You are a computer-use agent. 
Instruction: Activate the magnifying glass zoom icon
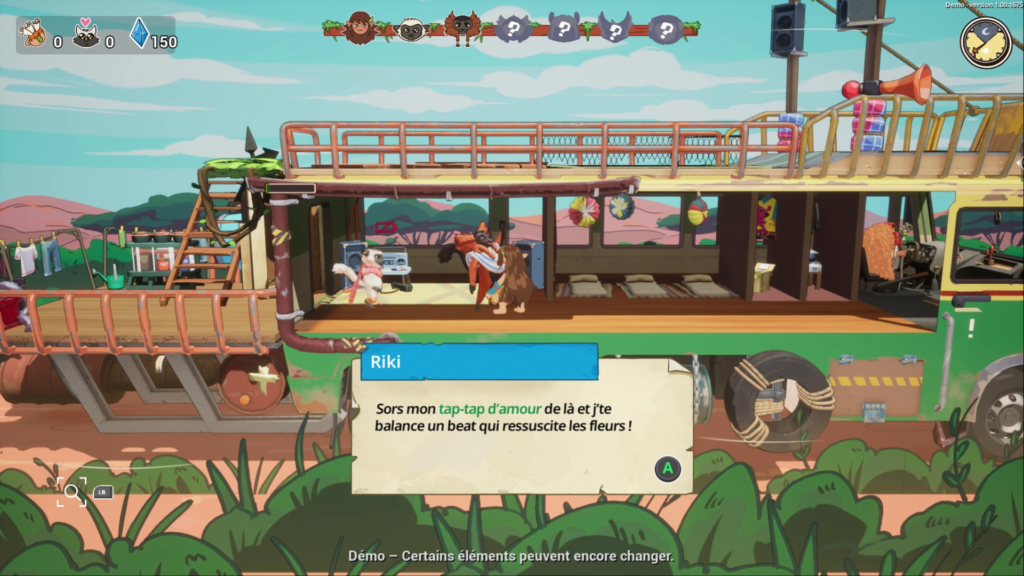pyautogui.click(x=72, y=491)
